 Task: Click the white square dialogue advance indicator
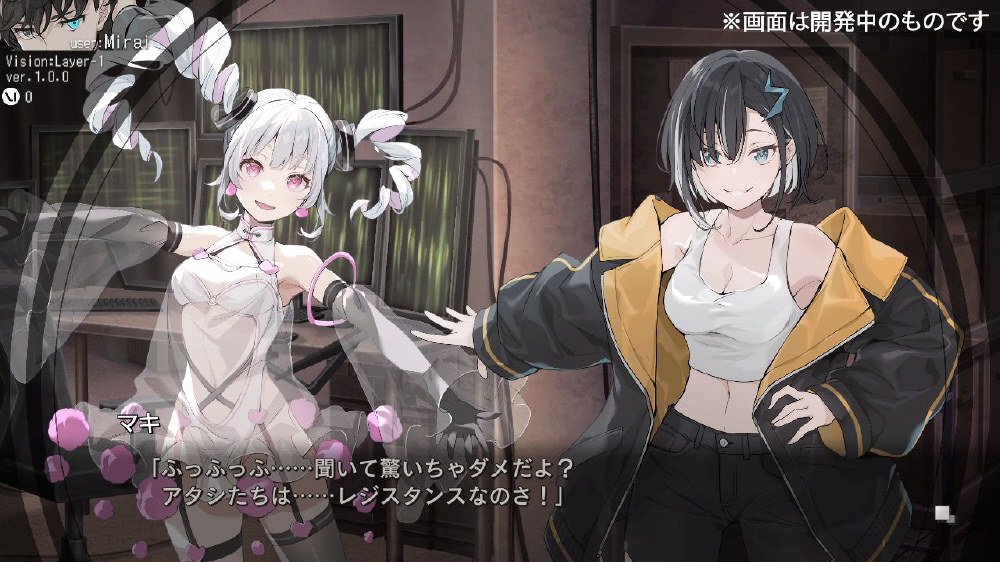[942, 514]
